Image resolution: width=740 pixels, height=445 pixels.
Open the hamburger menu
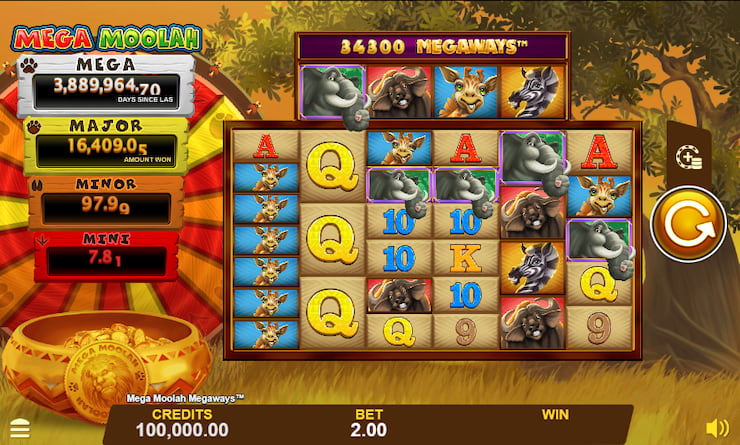(x=19, y=429)
